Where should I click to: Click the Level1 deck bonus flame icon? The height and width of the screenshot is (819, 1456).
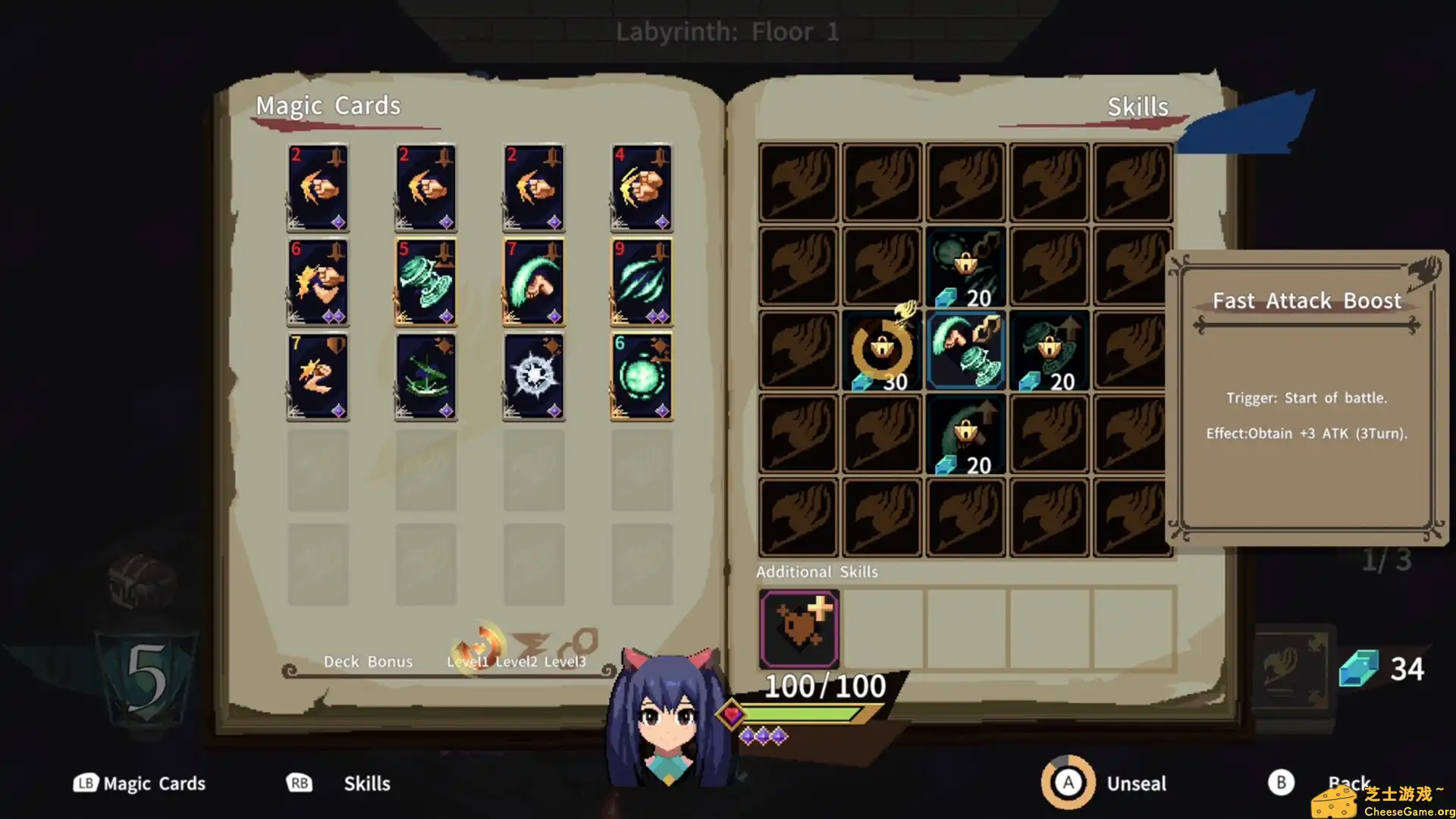coord(476,646)
